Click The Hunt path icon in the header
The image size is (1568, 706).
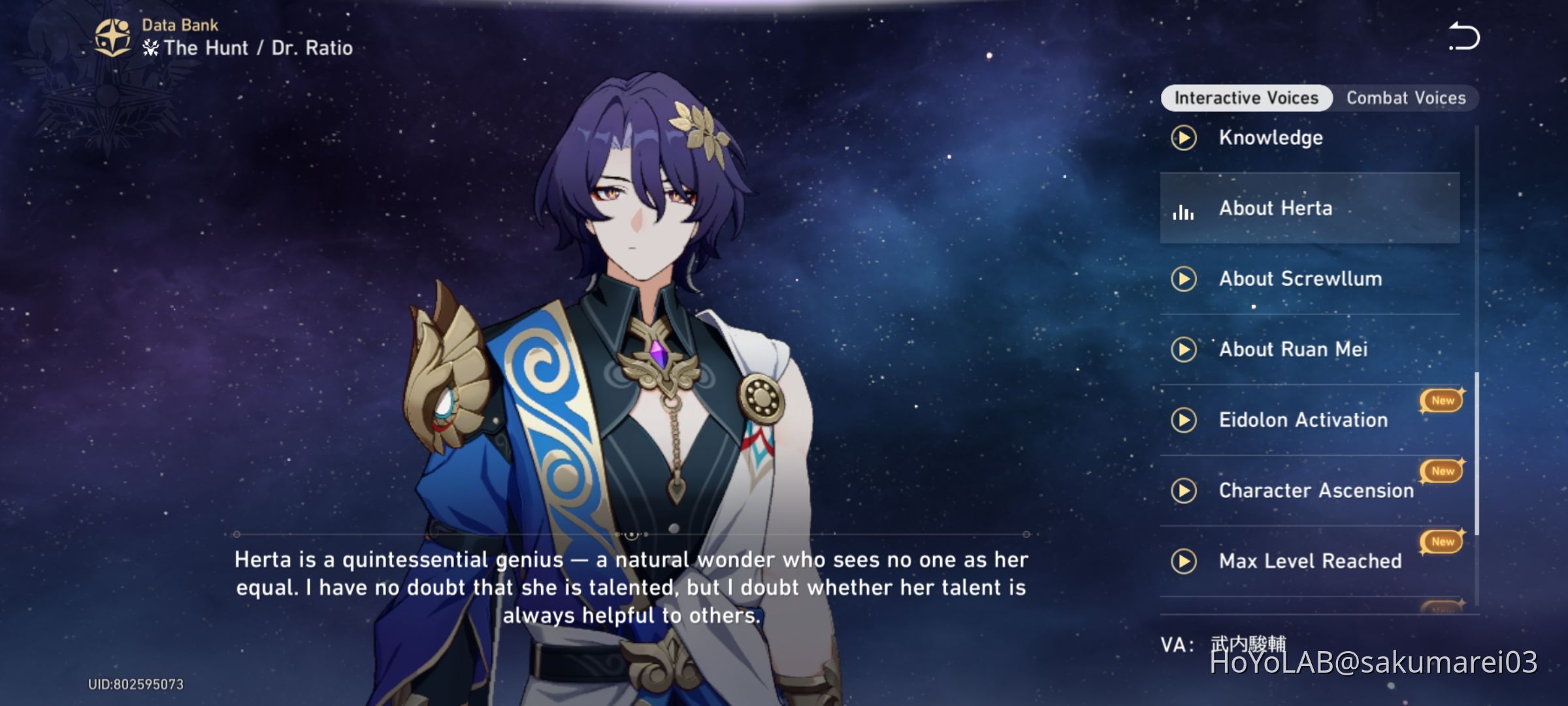(149, 48)
